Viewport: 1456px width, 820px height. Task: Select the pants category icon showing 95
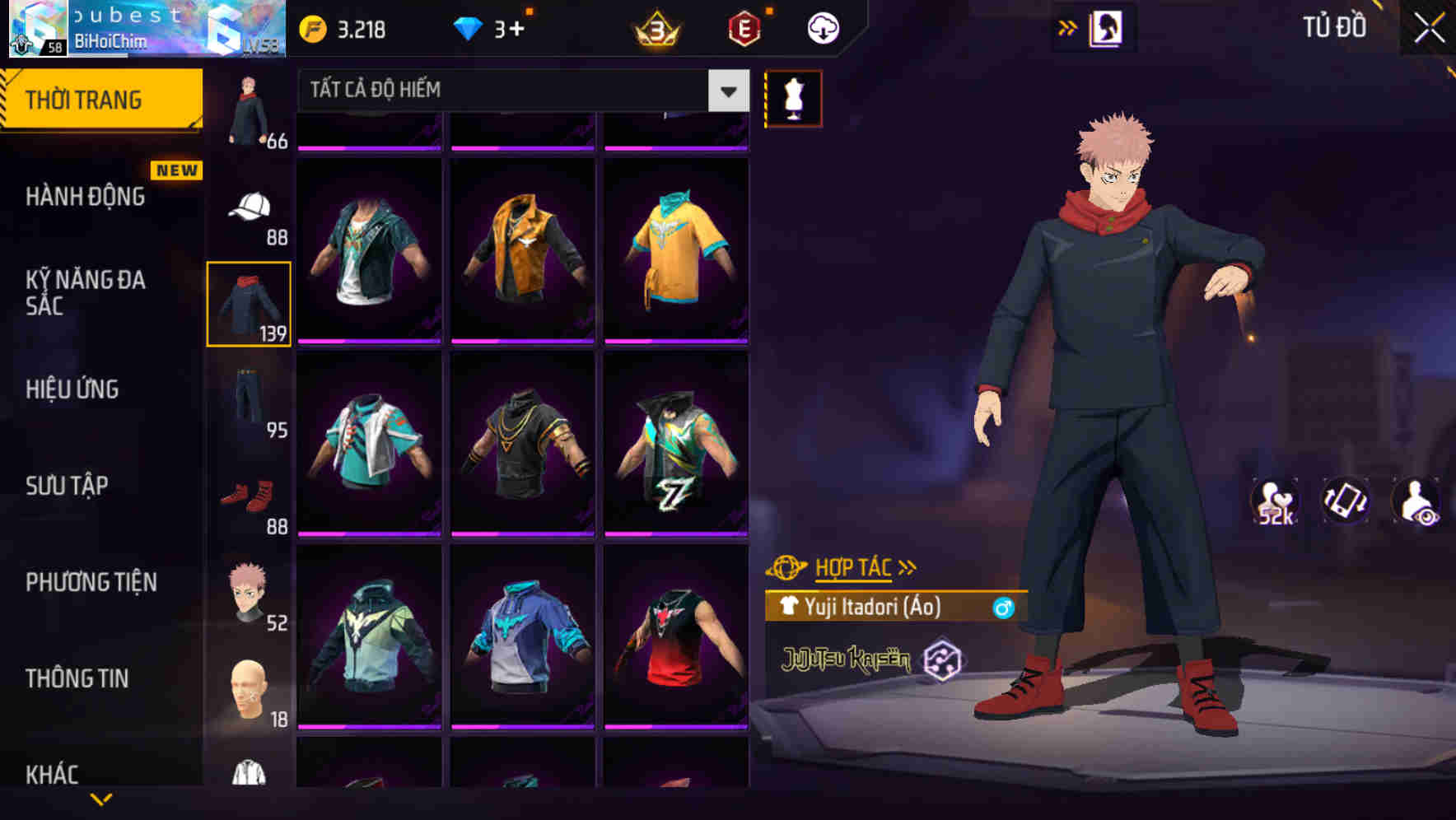[250, 398]
